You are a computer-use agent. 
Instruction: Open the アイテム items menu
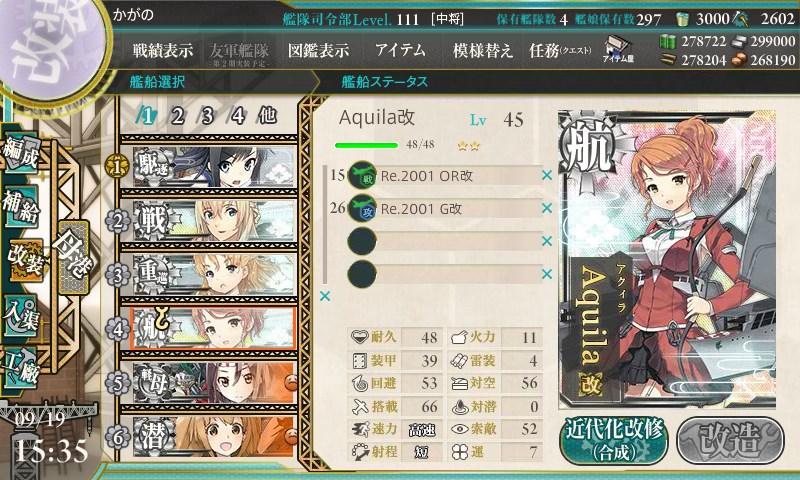pyautogui.click(x=400, y=51)
